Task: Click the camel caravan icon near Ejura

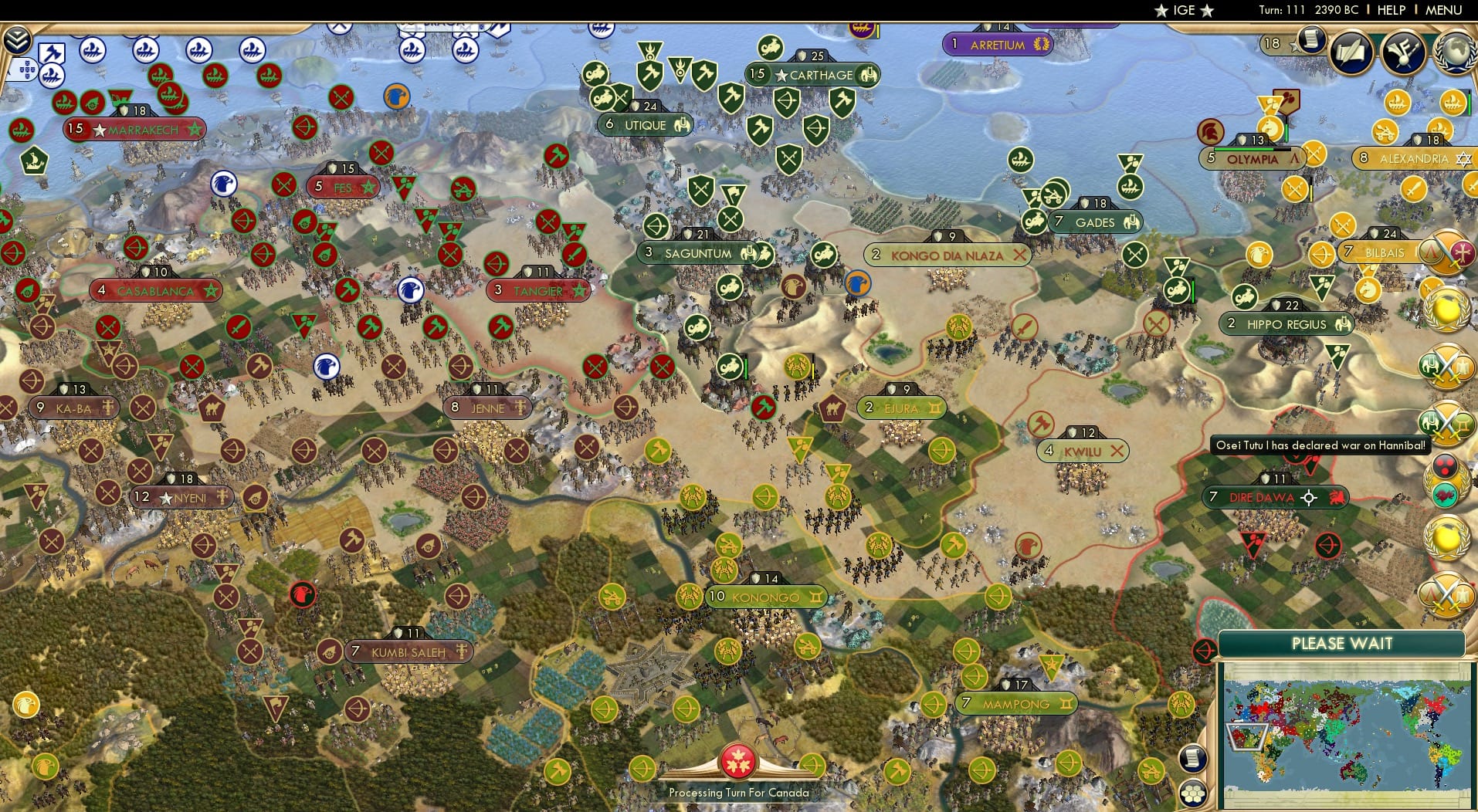Action: coord(832,409)
